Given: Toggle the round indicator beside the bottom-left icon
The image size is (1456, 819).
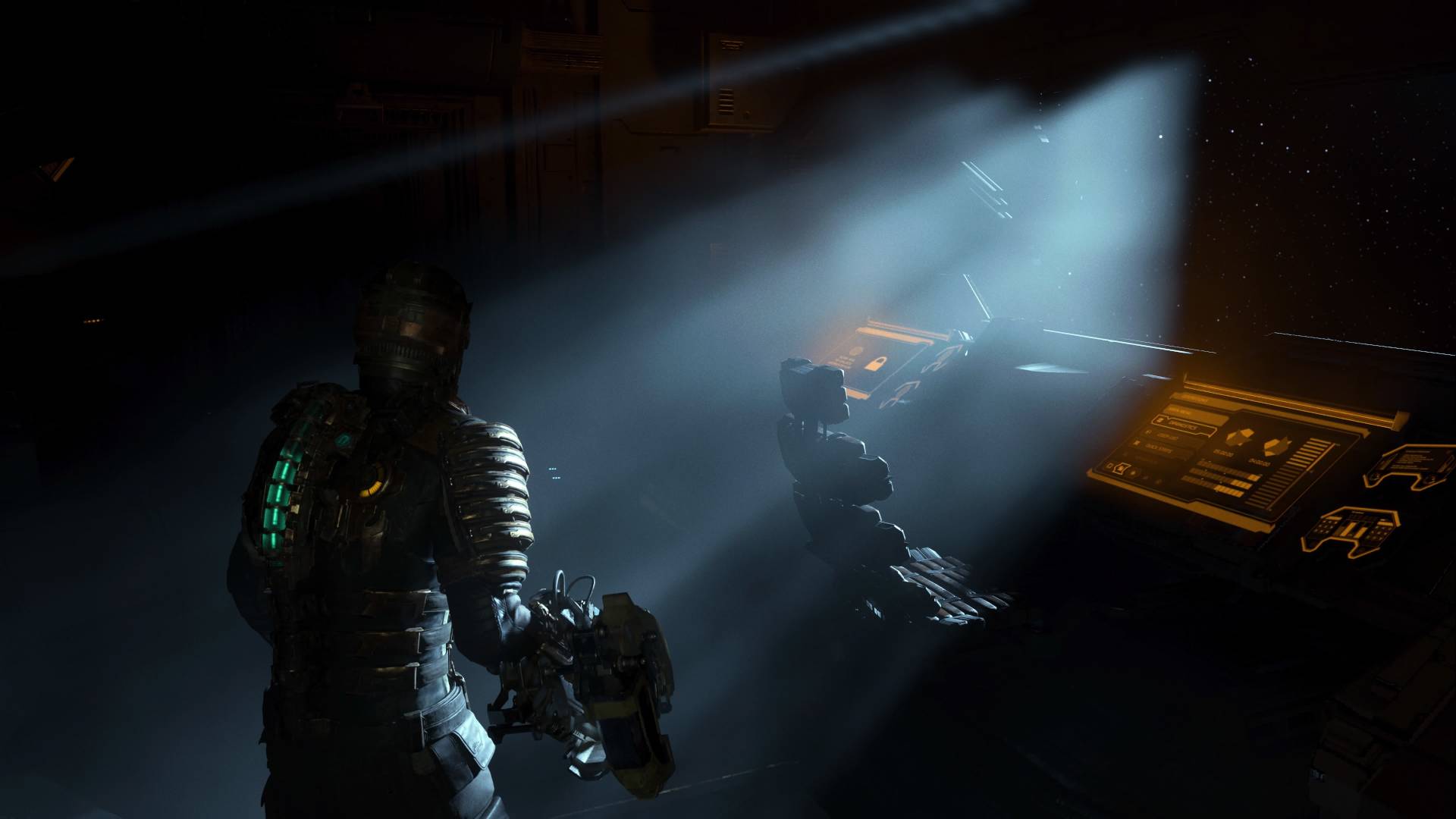Looking at the screenshot, I should click(x=1133, y=473).
